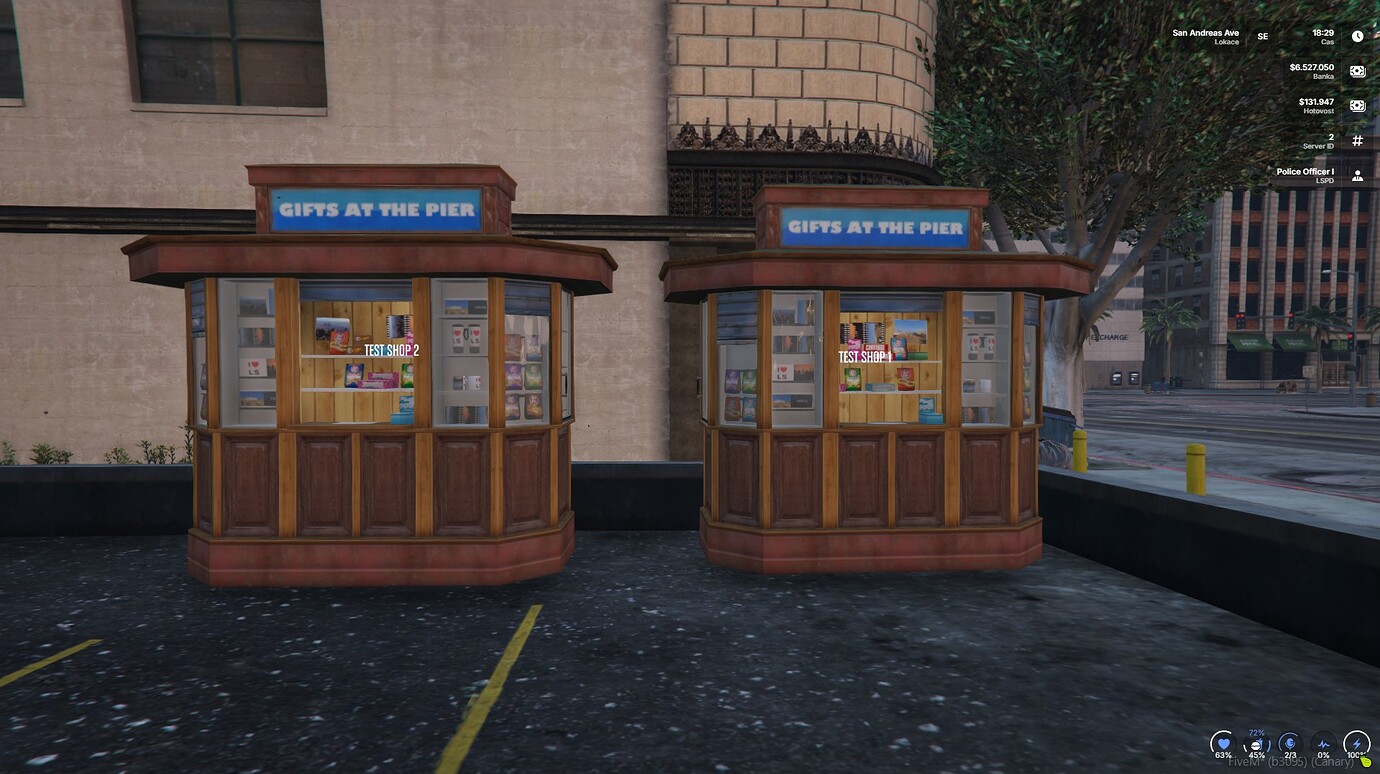Select the bank balance money icon

pos(1357,70)
